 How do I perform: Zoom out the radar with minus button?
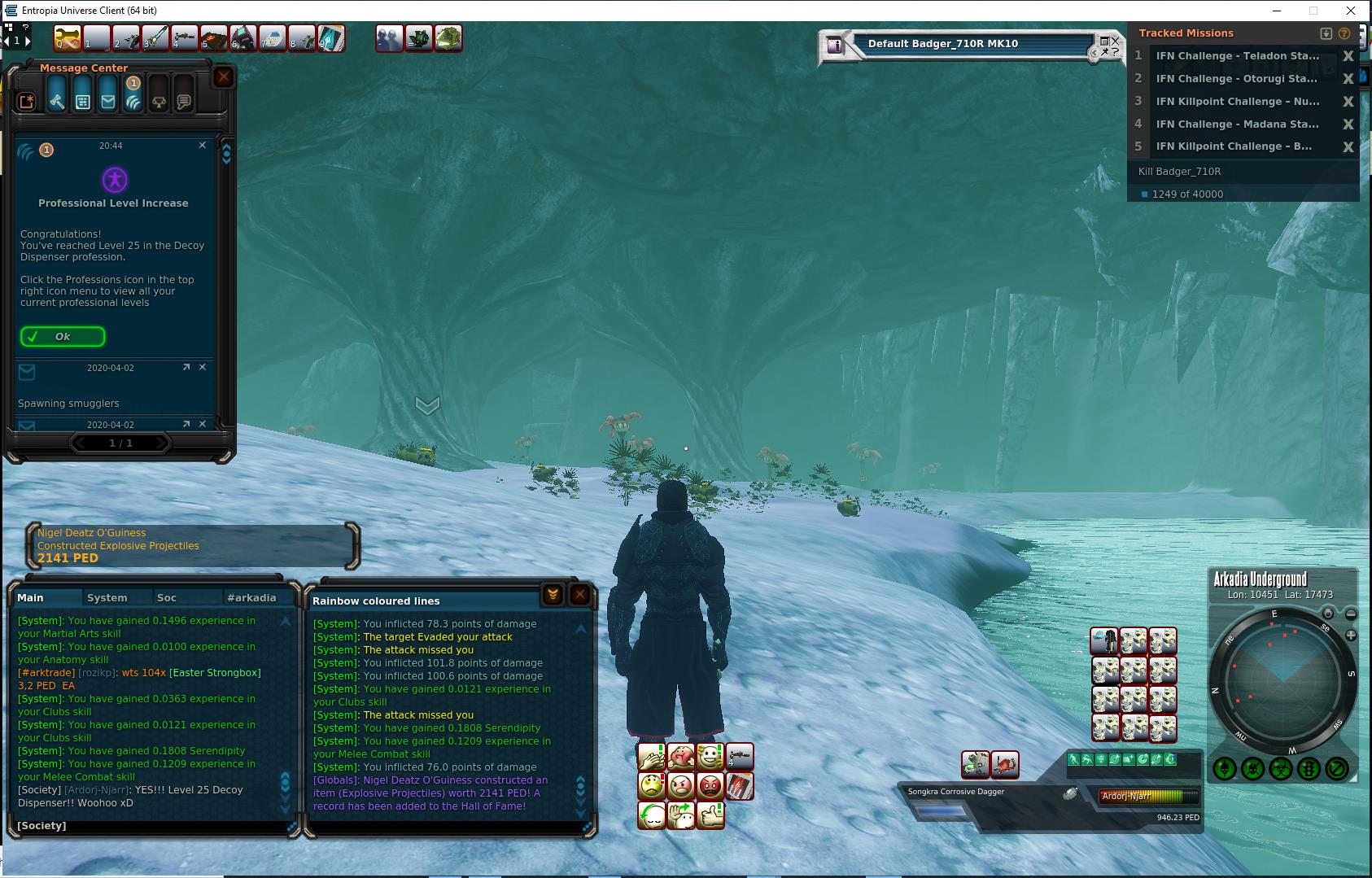click(1351, 614)
